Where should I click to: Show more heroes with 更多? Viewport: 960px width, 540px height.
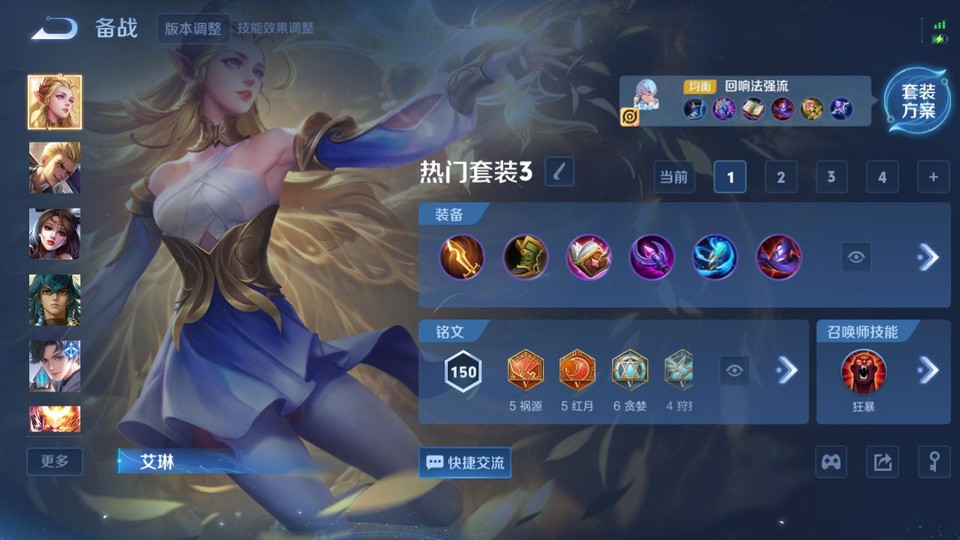coord(55,461)
